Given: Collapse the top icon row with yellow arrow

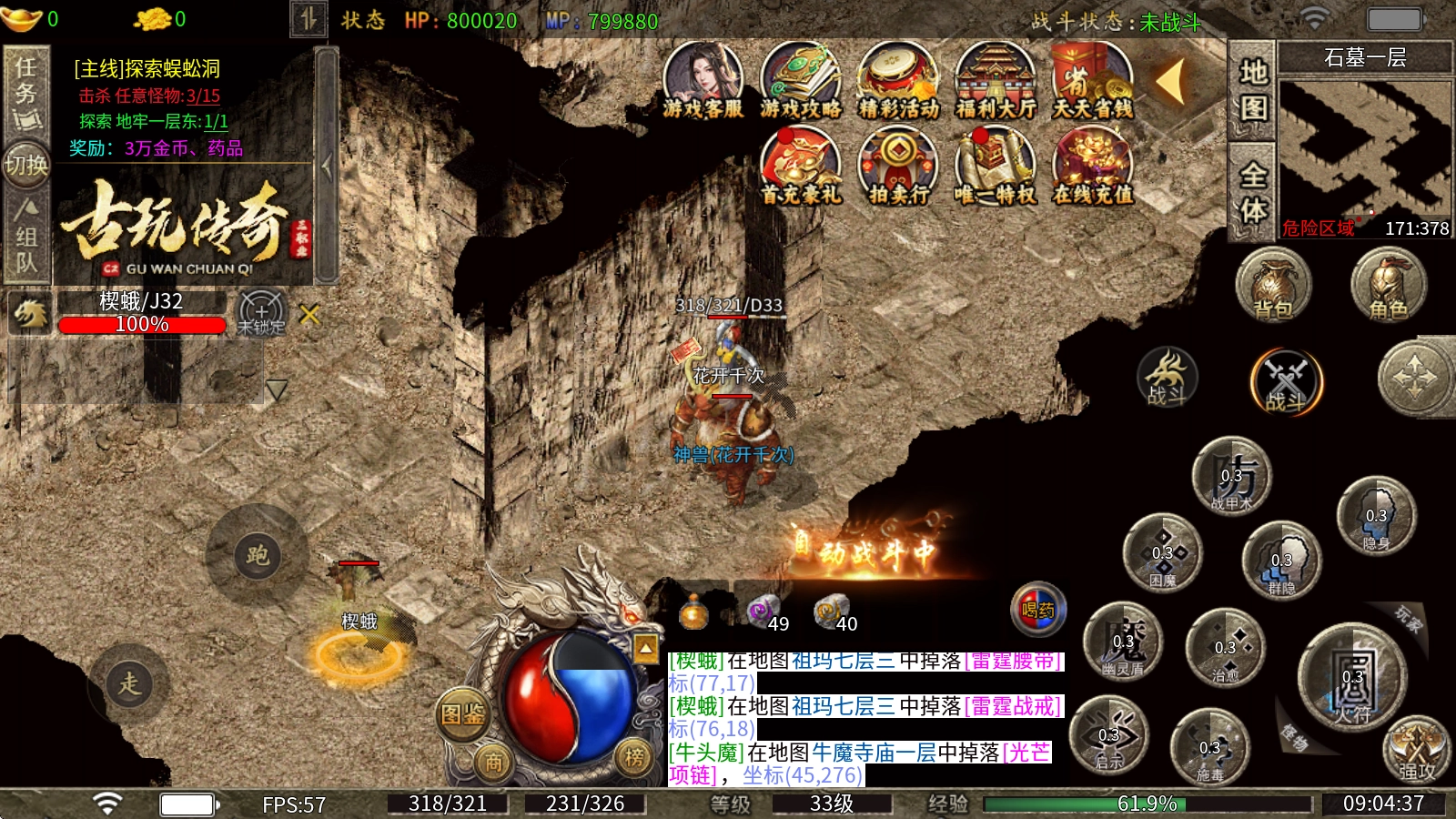Looking at the screenshot, I should (1171, 82).
